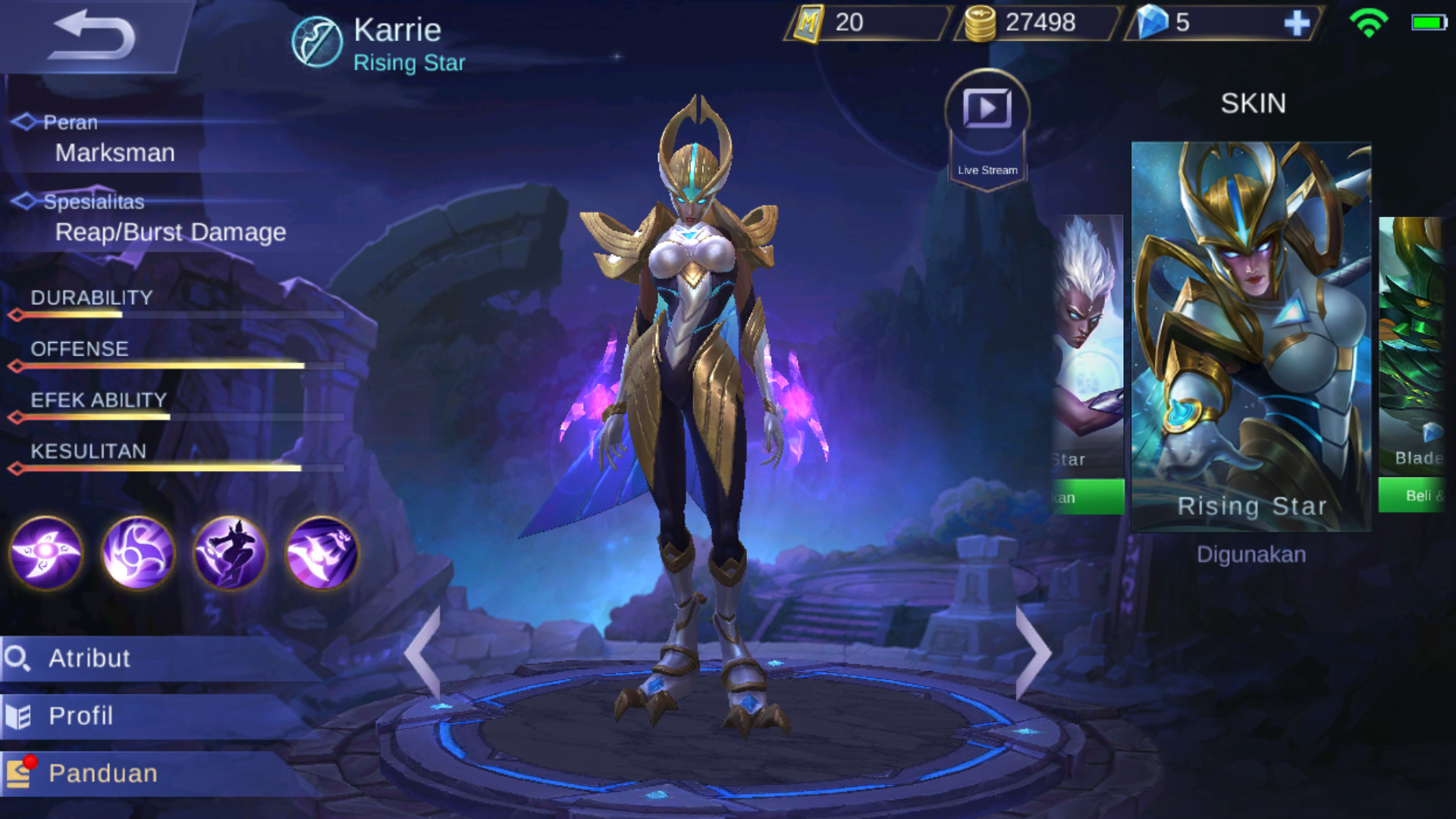The width and height of the screenshot is (1456, 819).
Task: Open the Atribut menu
Action: pos(152,658)
